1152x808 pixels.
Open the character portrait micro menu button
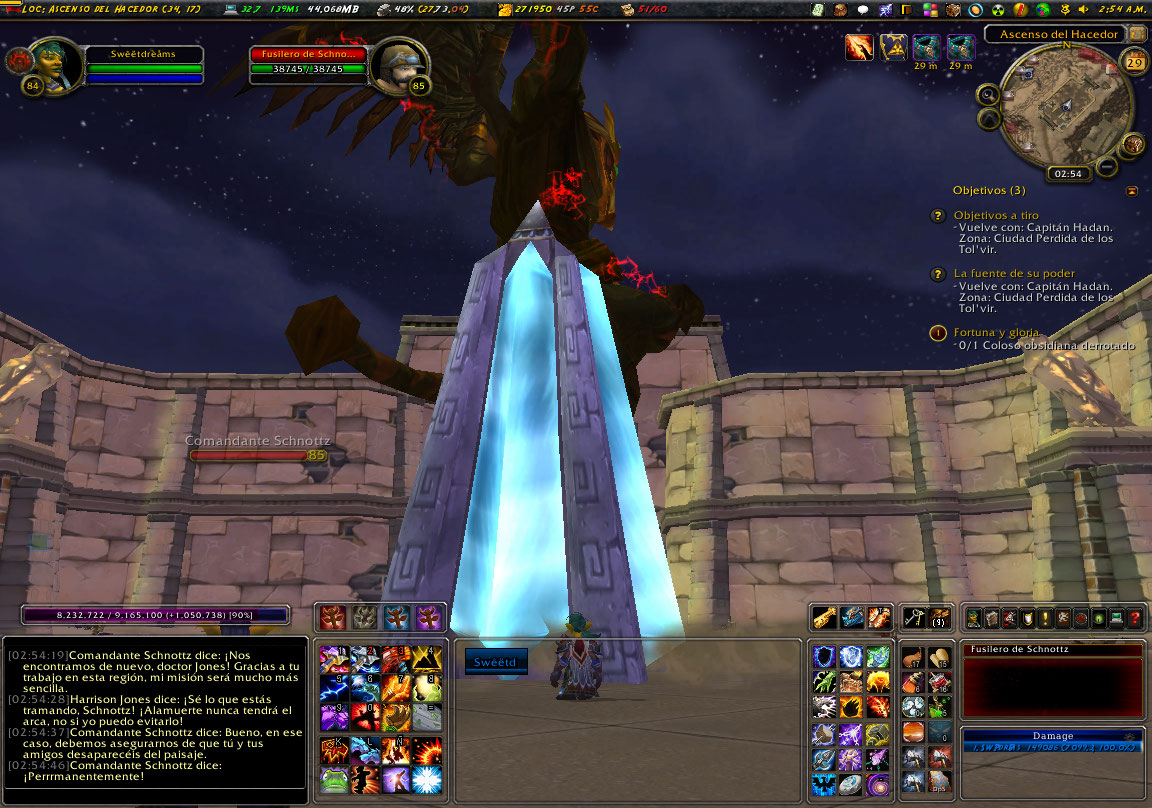[x=973, y=619]
